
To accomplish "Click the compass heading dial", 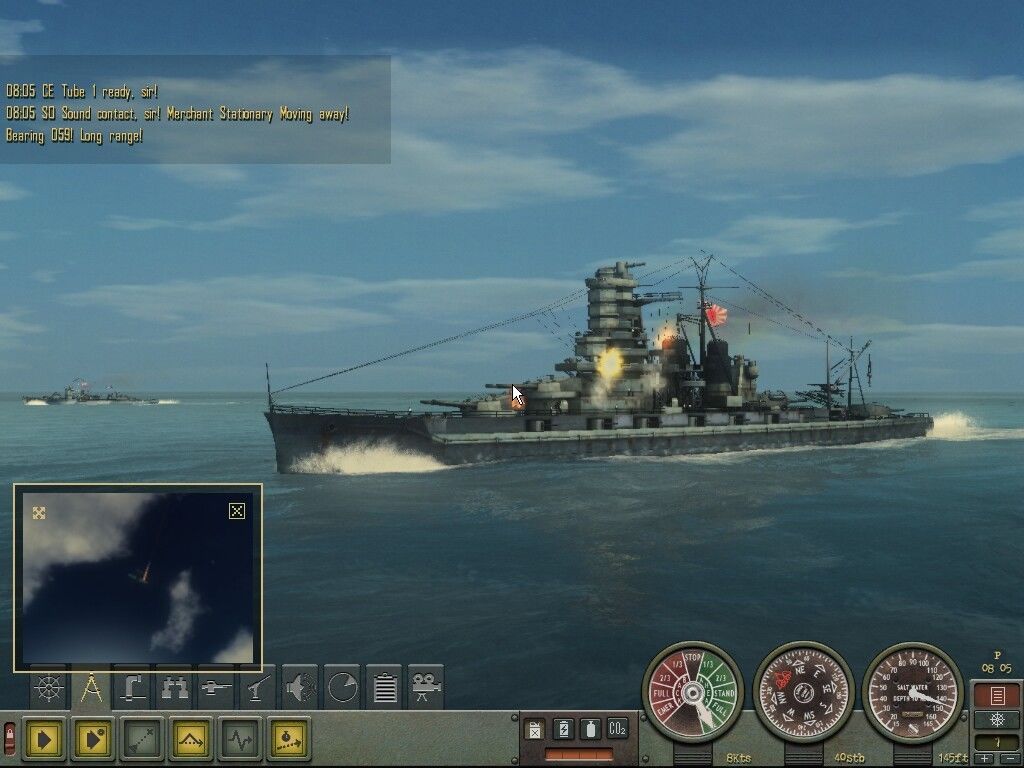I will (803, 691).
